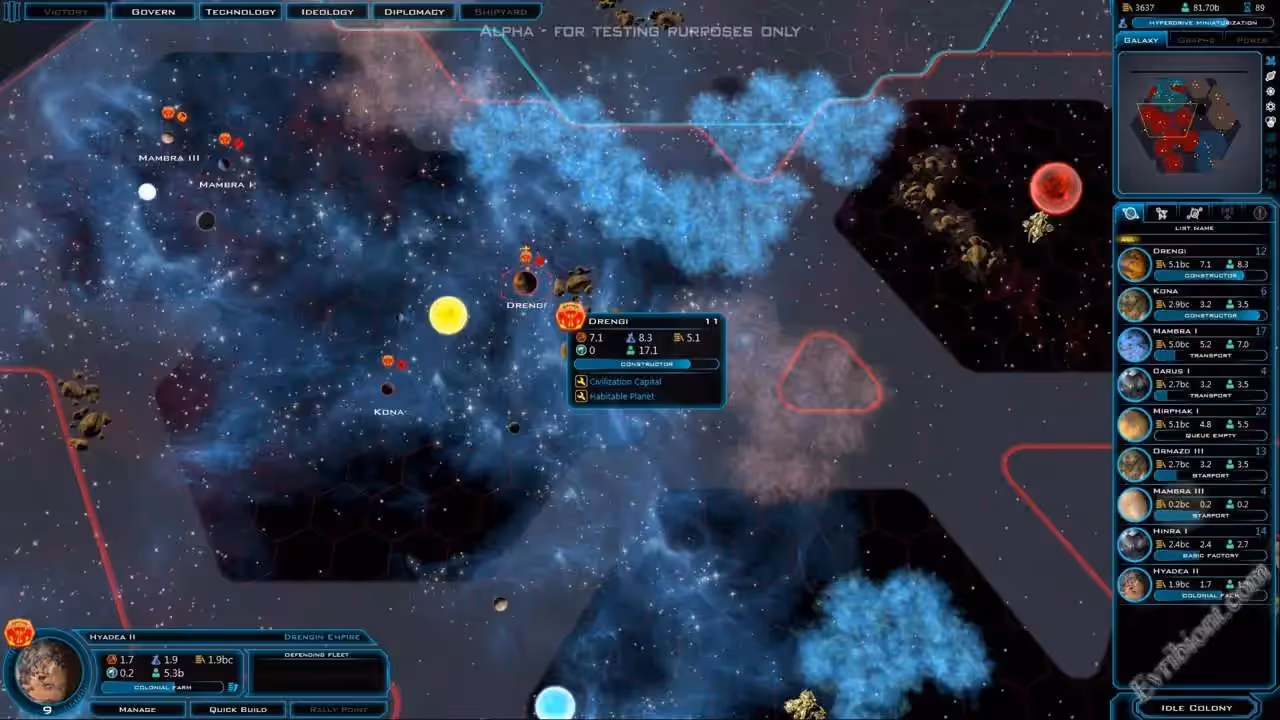
Task: Select Ormazd III colony row
Action: click(x=1192, y=464)
